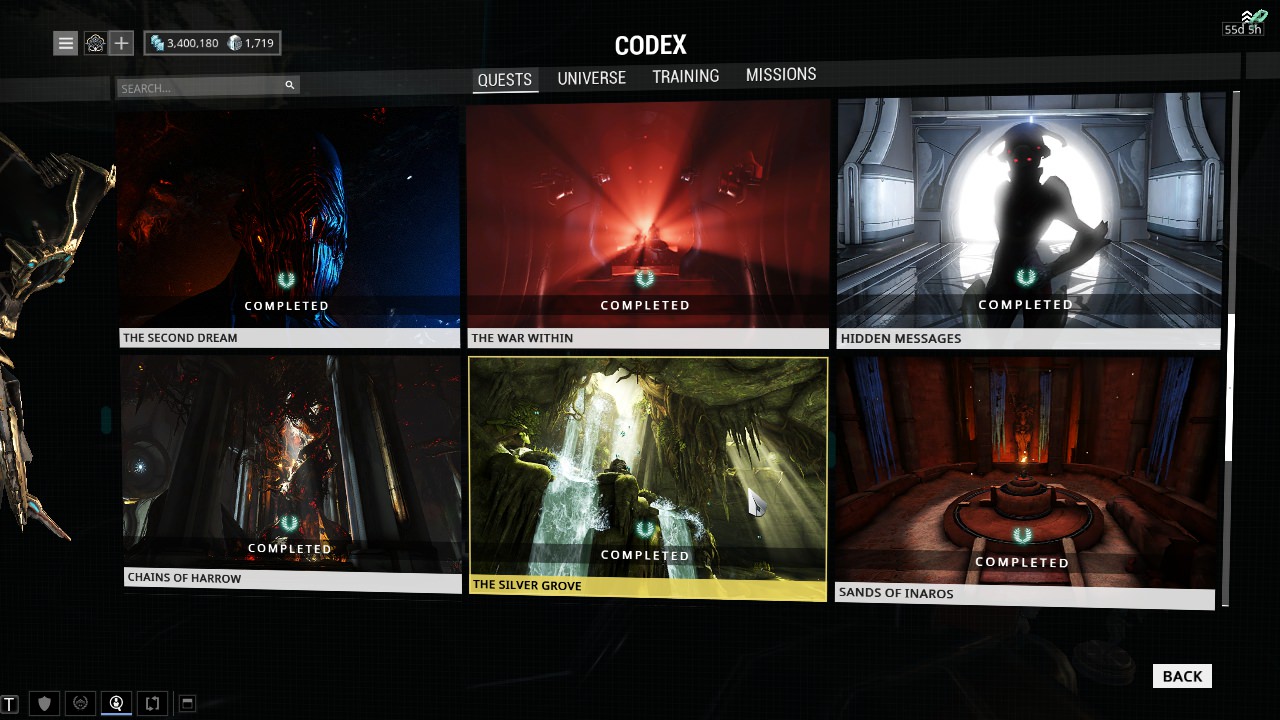
Task: Toggle the window icon in bottom bar
Action: [186, 704]
